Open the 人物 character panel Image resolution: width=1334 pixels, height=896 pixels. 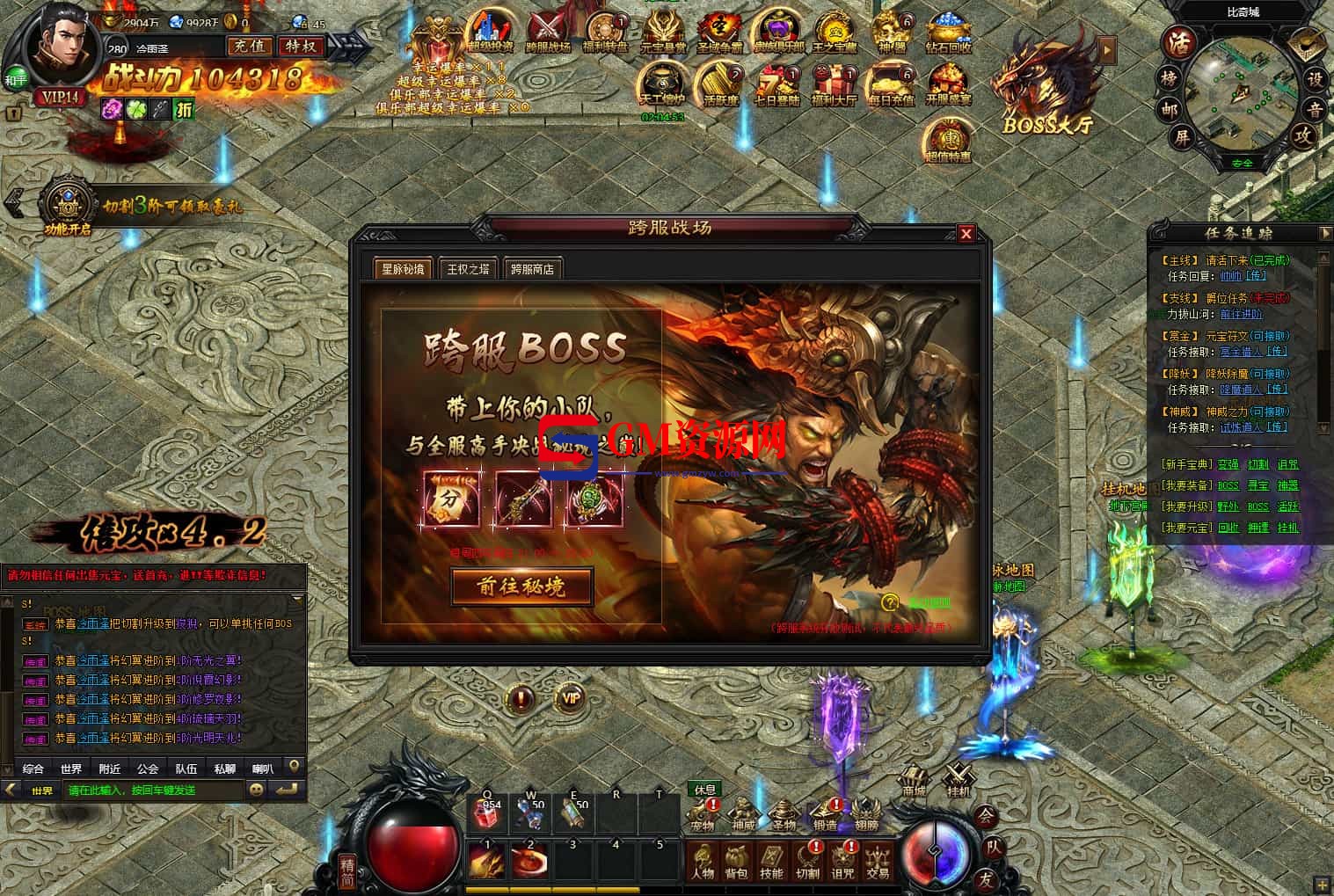[x=703, y=860]
